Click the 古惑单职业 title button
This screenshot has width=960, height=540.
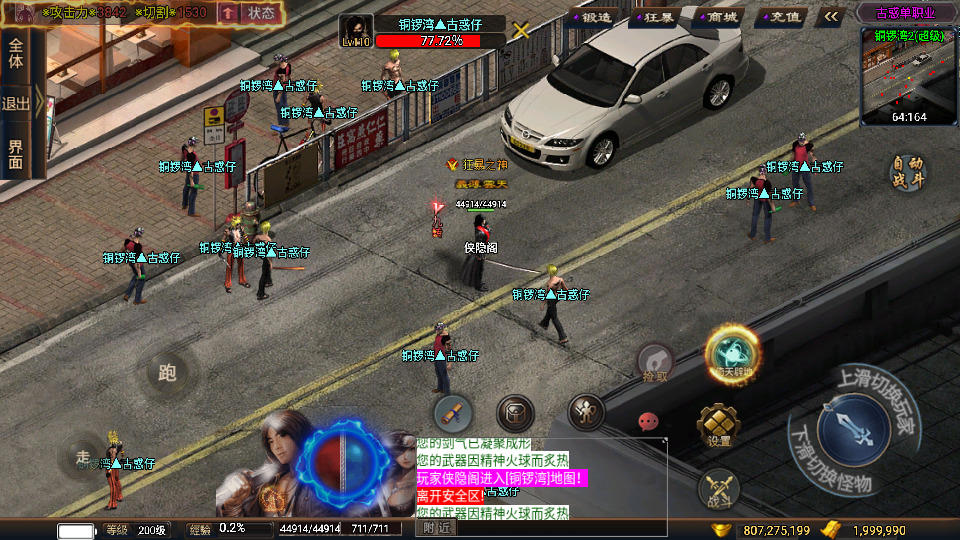point(905,14)
